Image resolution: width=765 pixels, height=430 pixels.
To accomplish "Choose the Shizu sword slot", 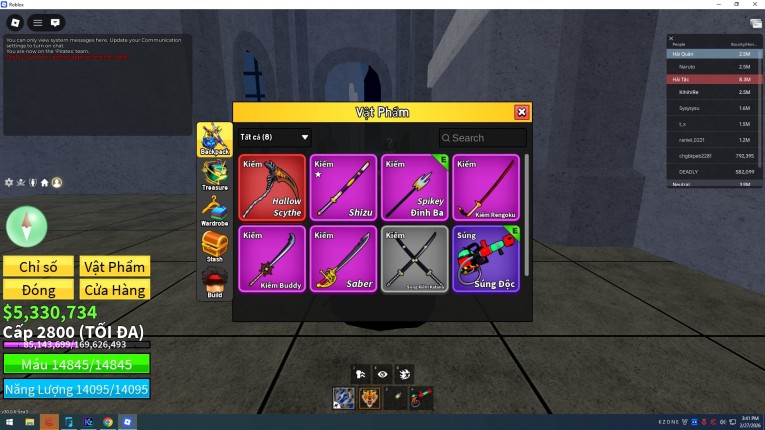I will tap(343, 187).
